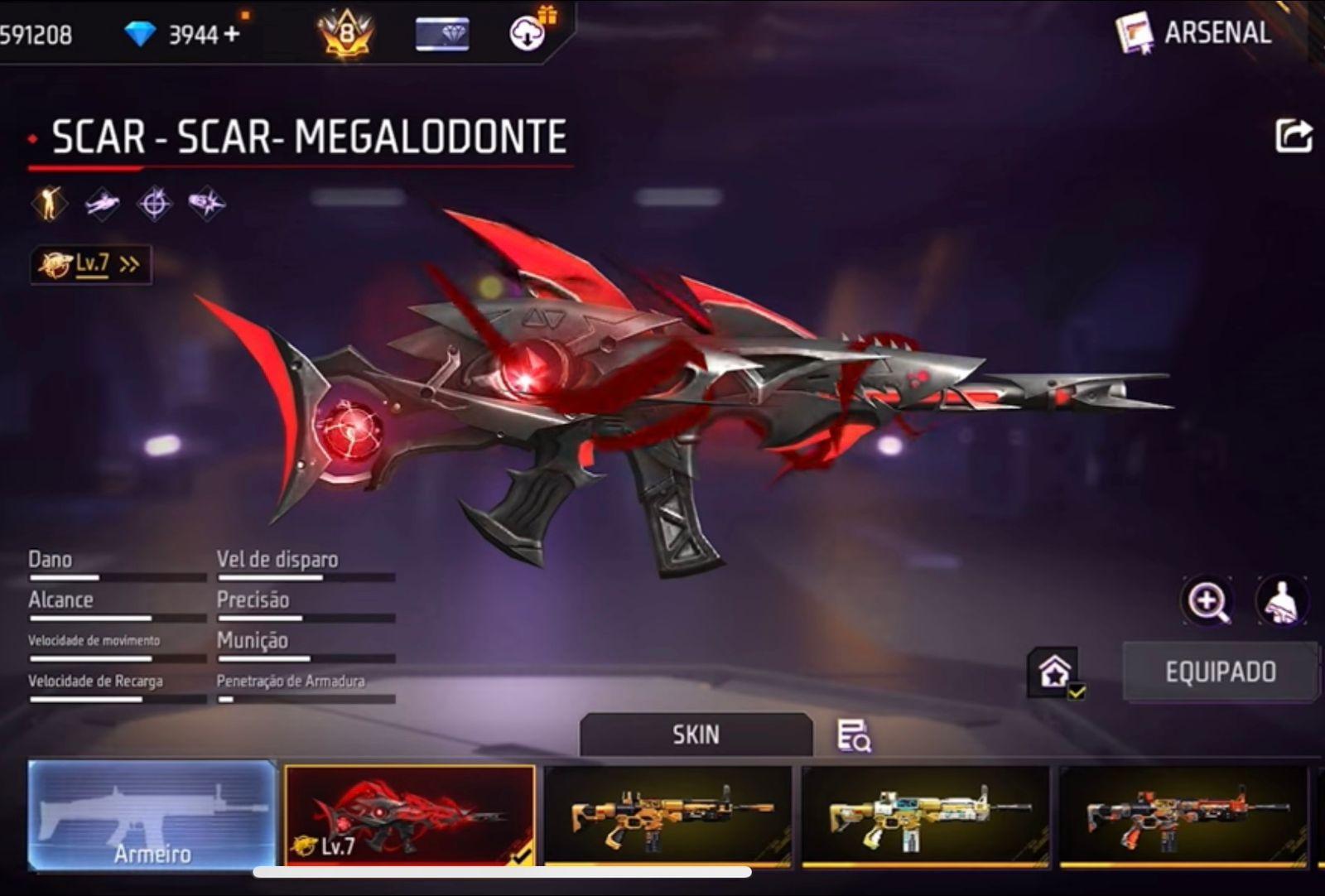Open the cloud download gift icon

(x=528, y=35)
